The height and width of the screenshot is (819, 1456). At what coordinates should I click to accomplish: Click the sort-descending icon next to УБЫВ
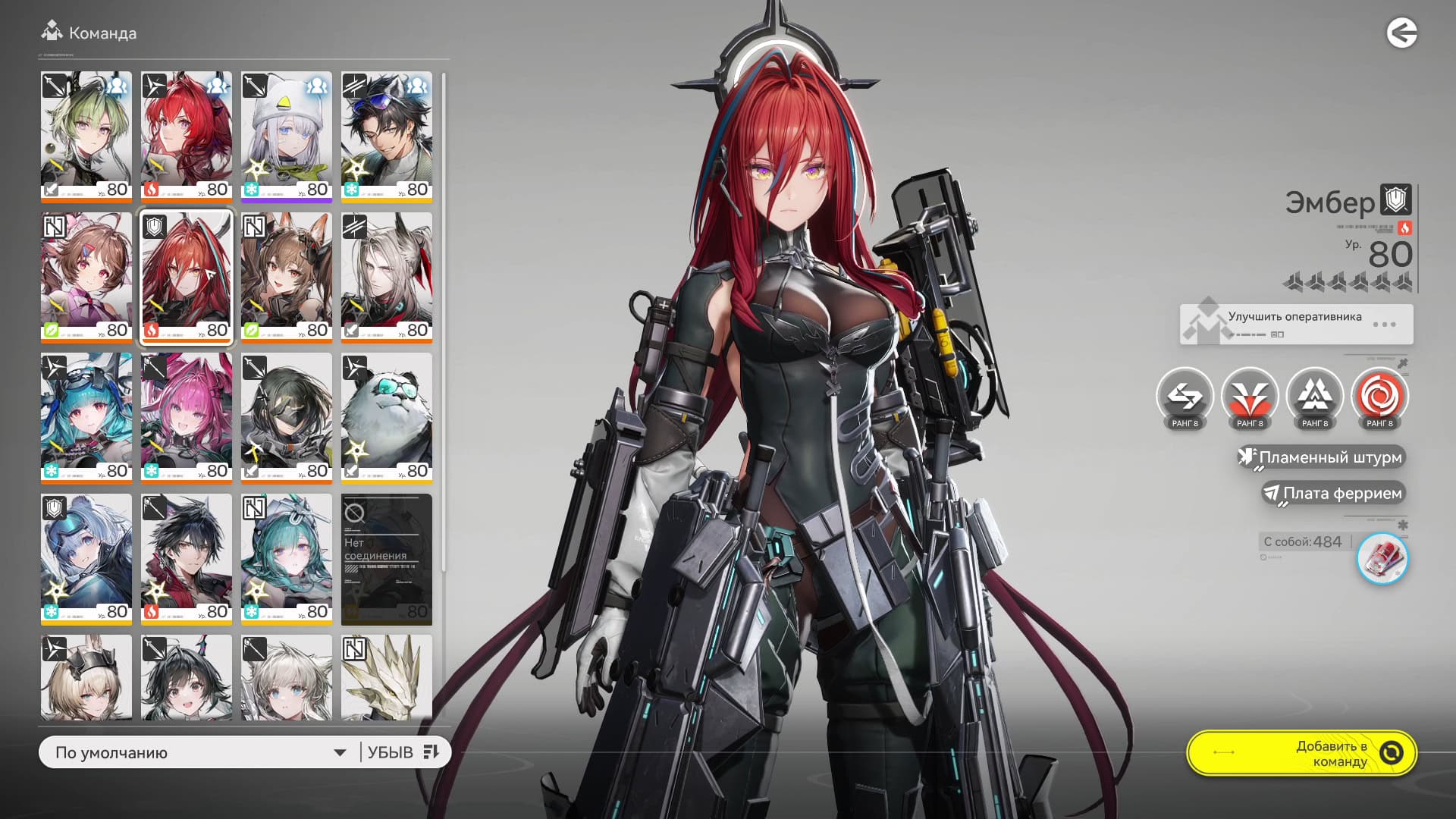point(431,752)
